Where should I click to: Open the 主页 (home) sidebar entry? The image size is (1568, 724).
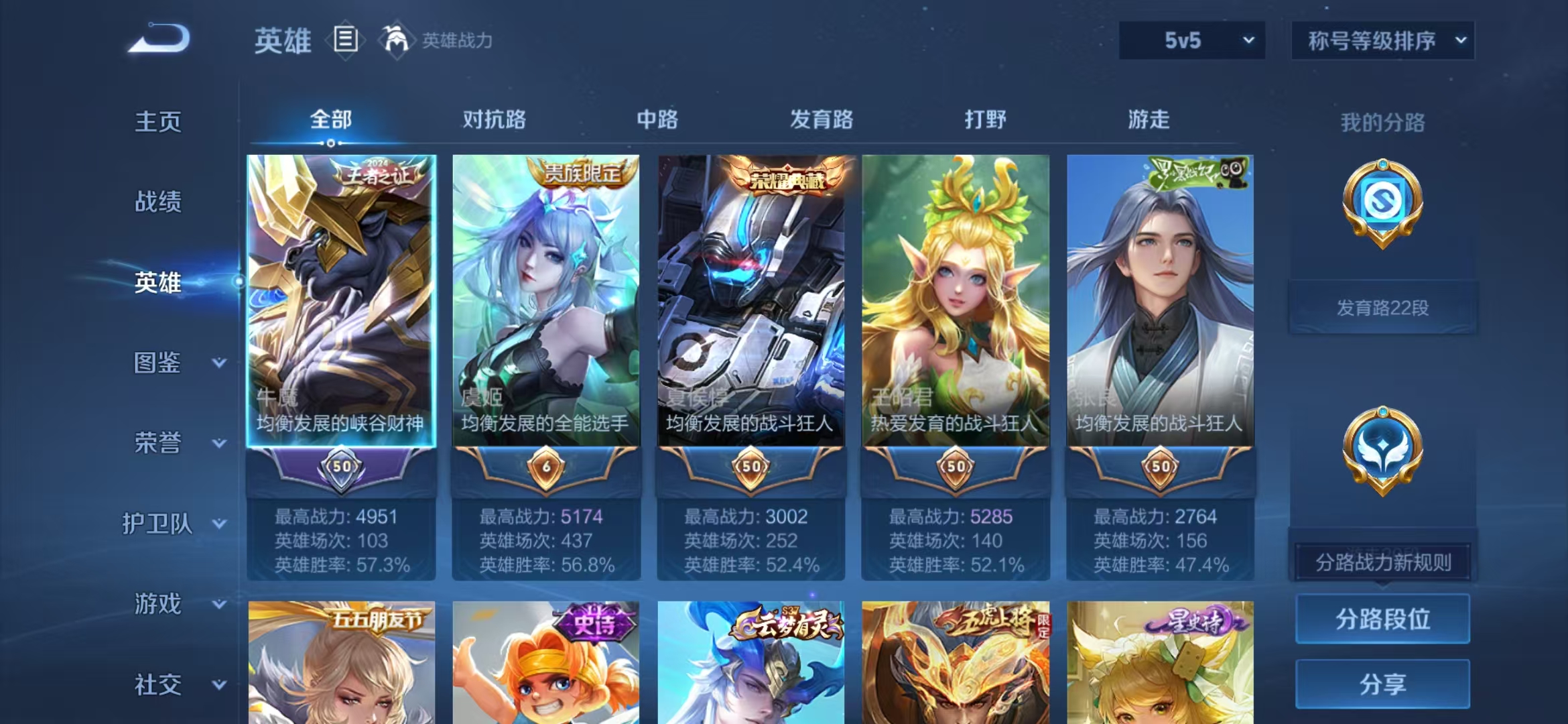coord(157,122)
